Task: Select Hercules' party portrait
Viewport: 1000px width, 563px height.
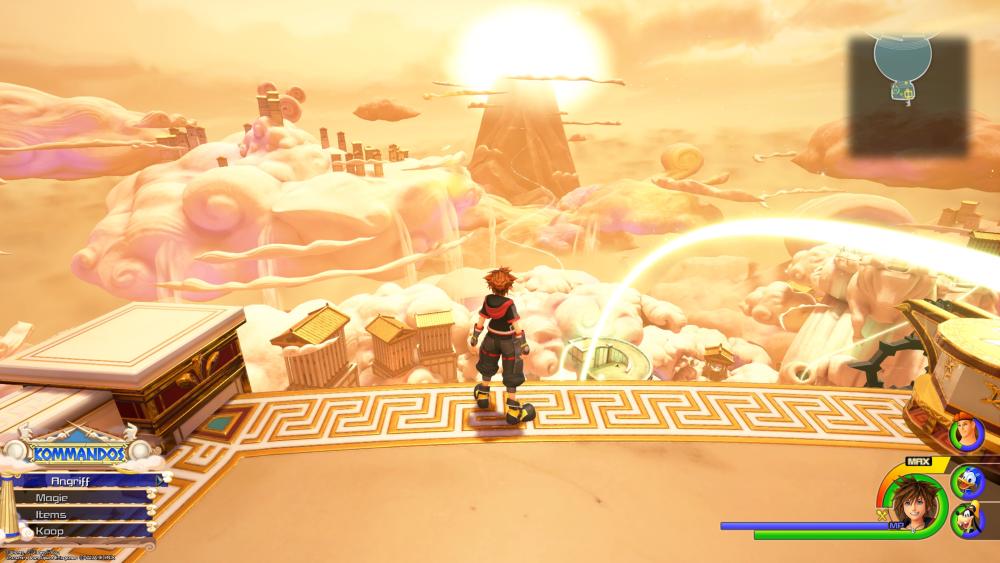Action: (968, 435)
